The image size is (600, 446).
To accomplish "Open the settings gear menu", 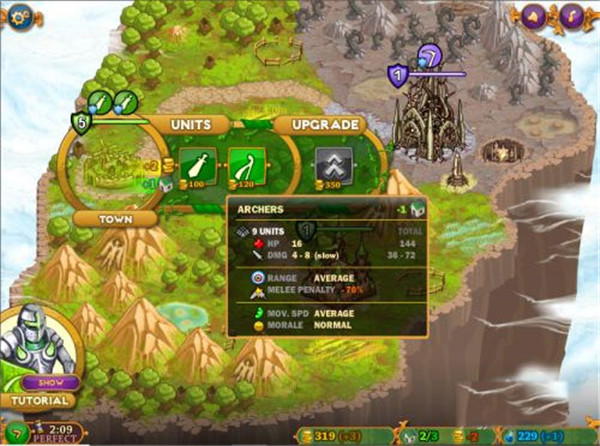I will 19,17.
